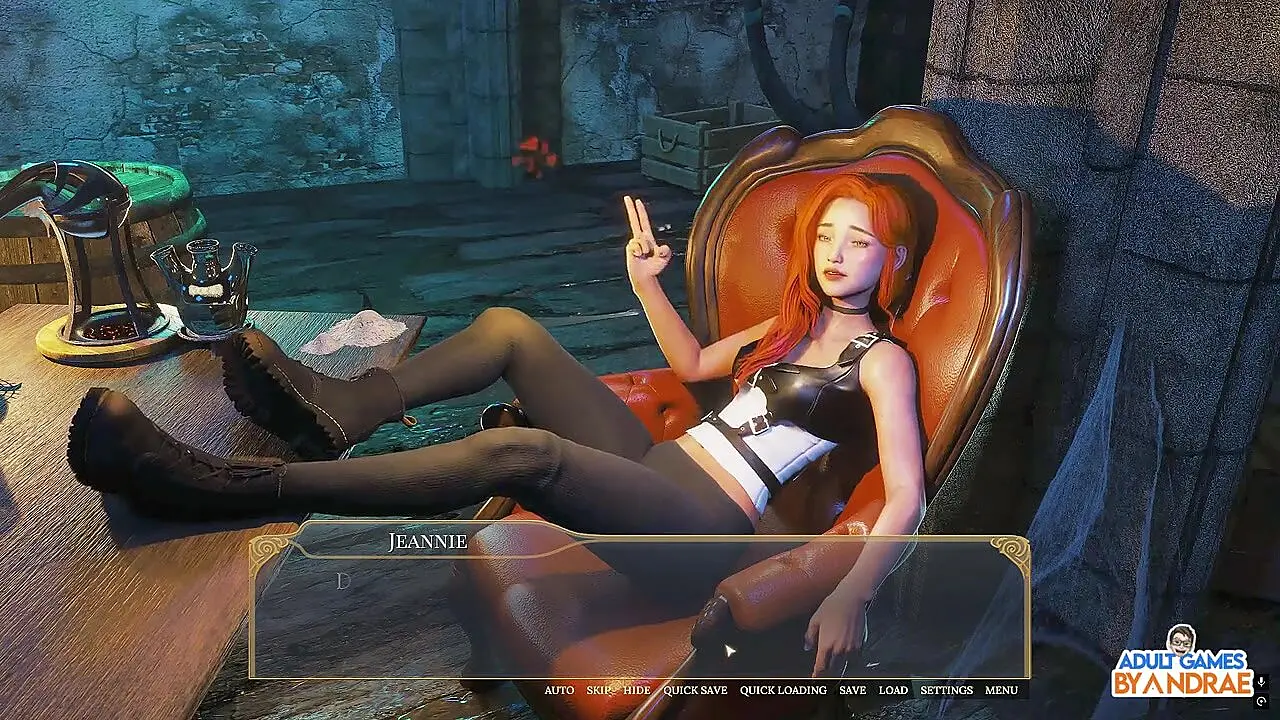Activate the Skip button
The height and width of the screenshot is (720, 1280).
pyautogui.click(x=599, y=690)
